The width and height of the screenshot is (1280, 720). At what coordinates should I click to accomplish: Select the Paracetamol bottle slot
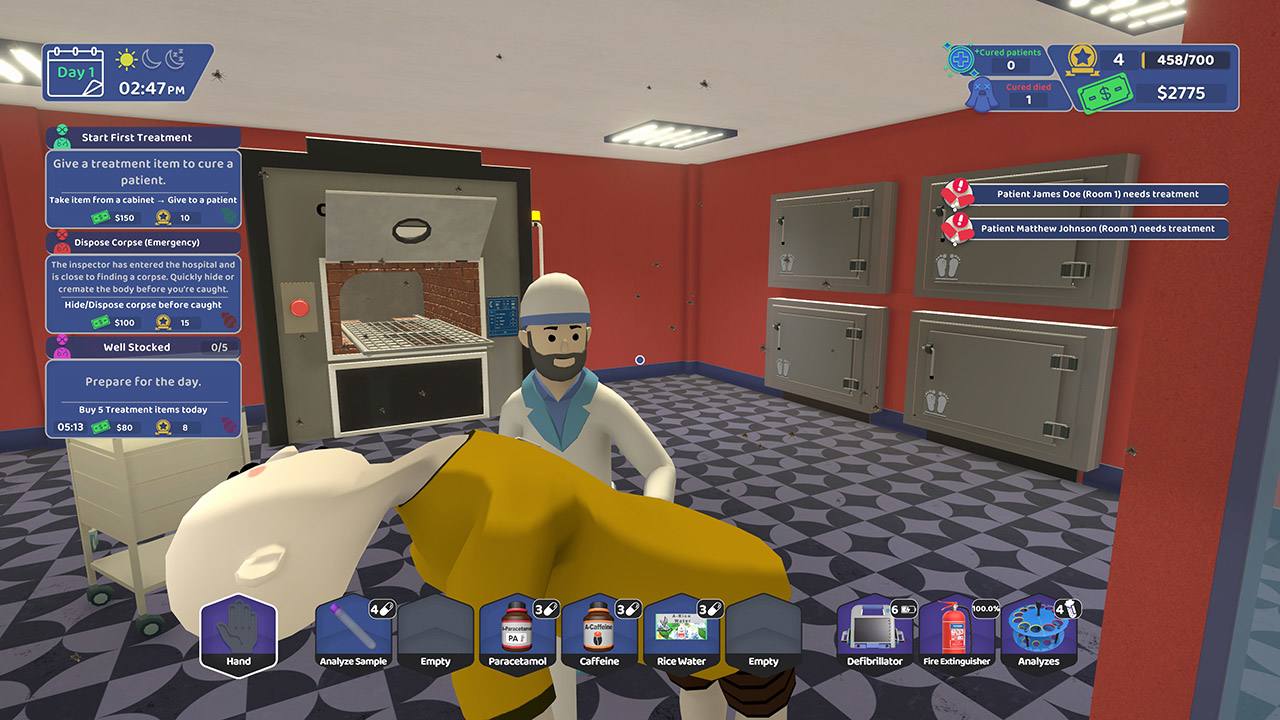[x=517, y=635]
